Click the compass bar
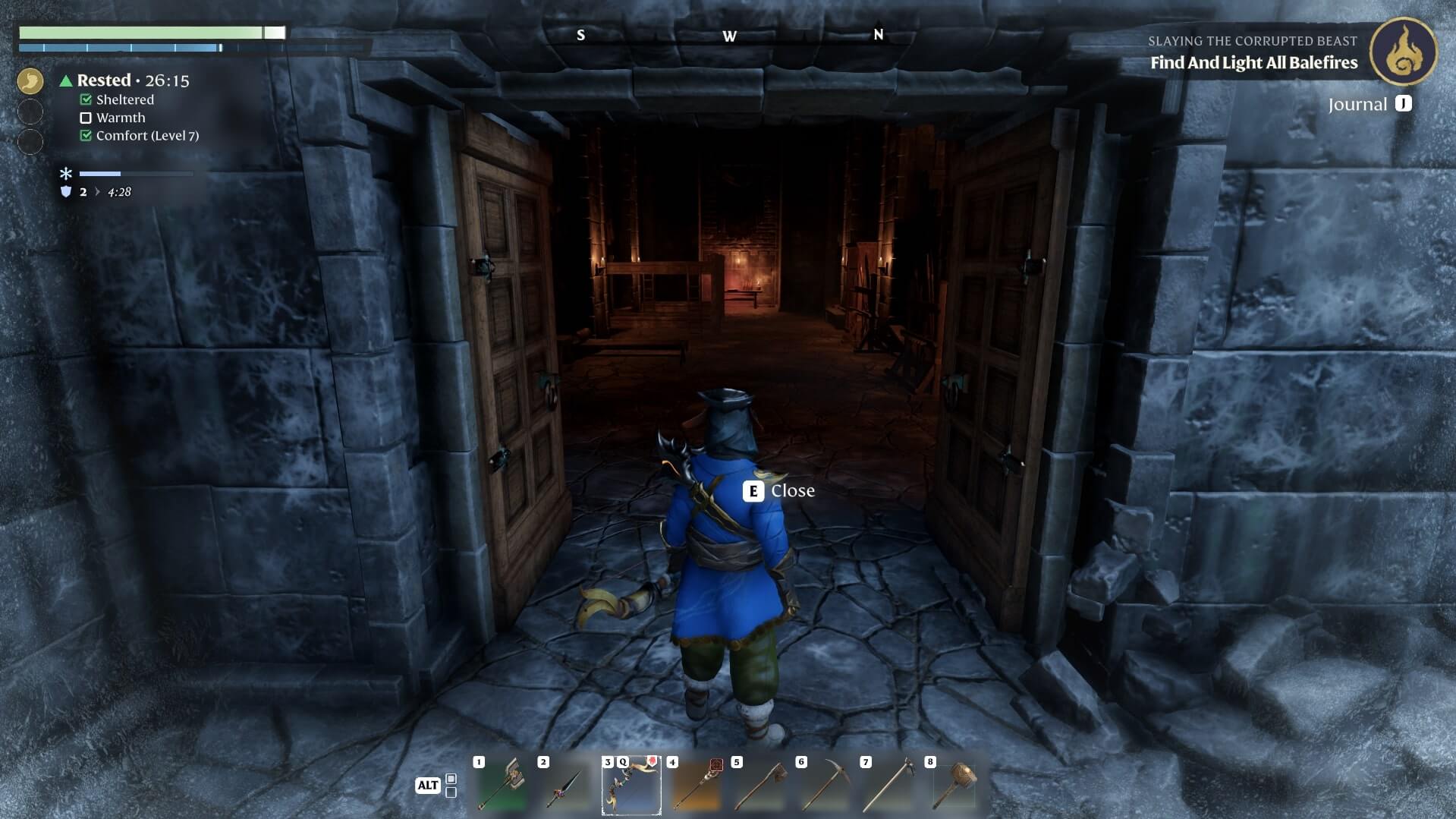Viewport: 1456px width, 819px height. coord(728,36)
